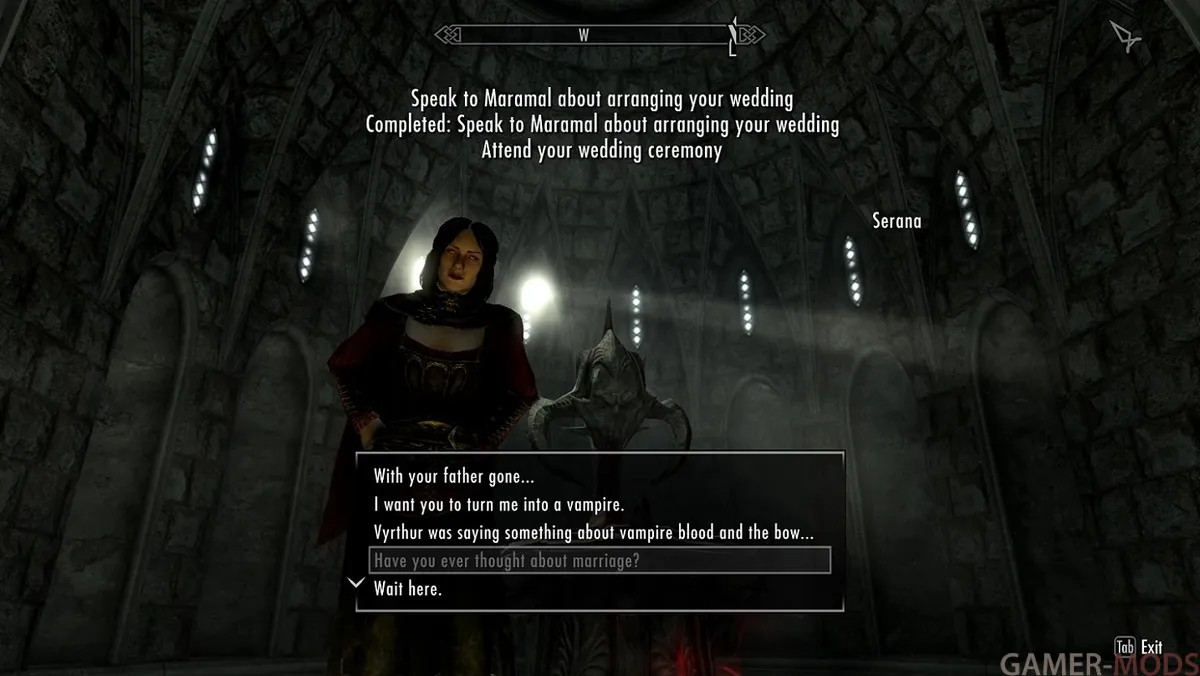Tell Serana "Wait here."

click(408, 589)
